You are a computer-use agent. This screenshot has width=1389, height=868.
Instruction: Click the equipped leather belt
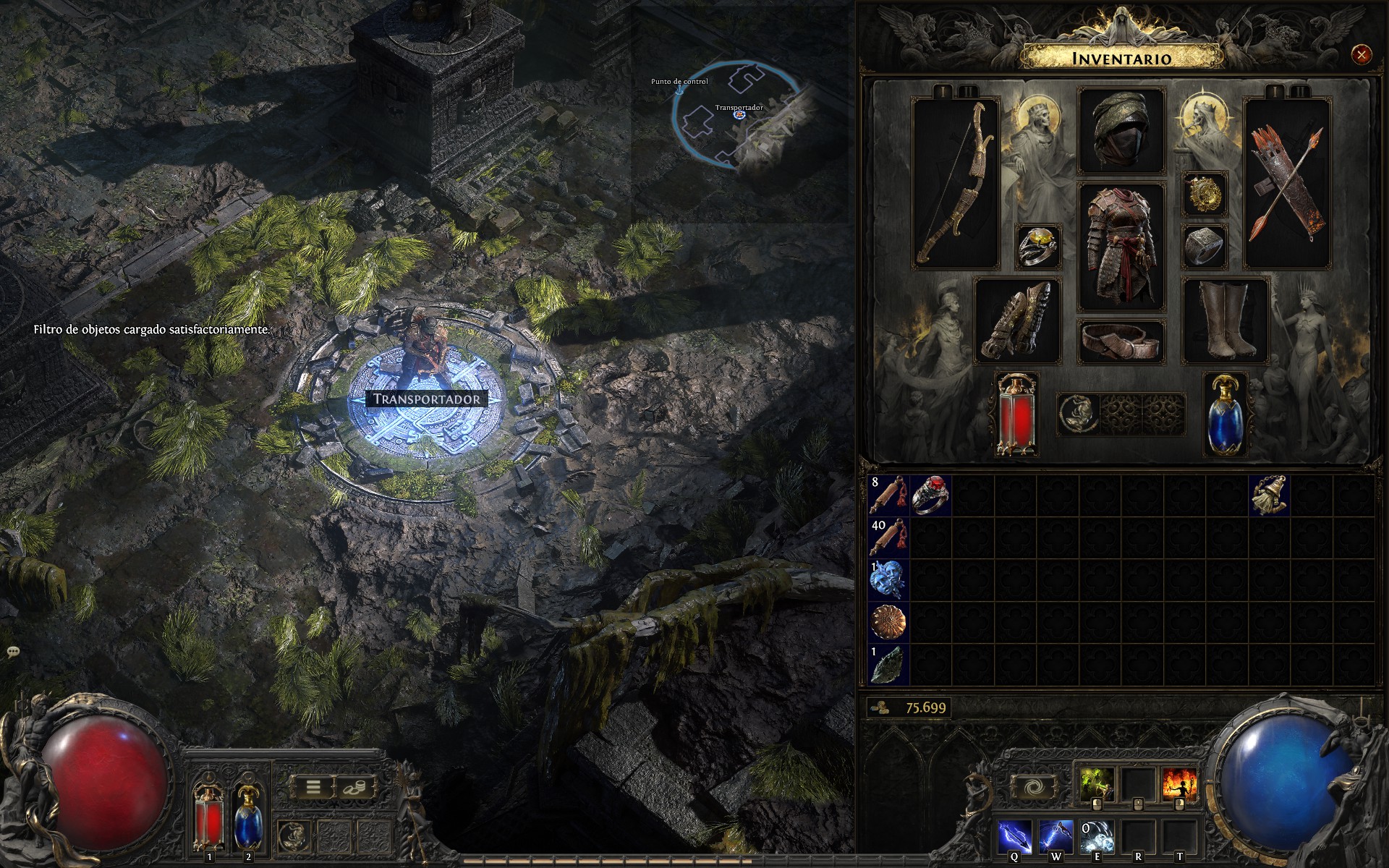click(1121, 341)
